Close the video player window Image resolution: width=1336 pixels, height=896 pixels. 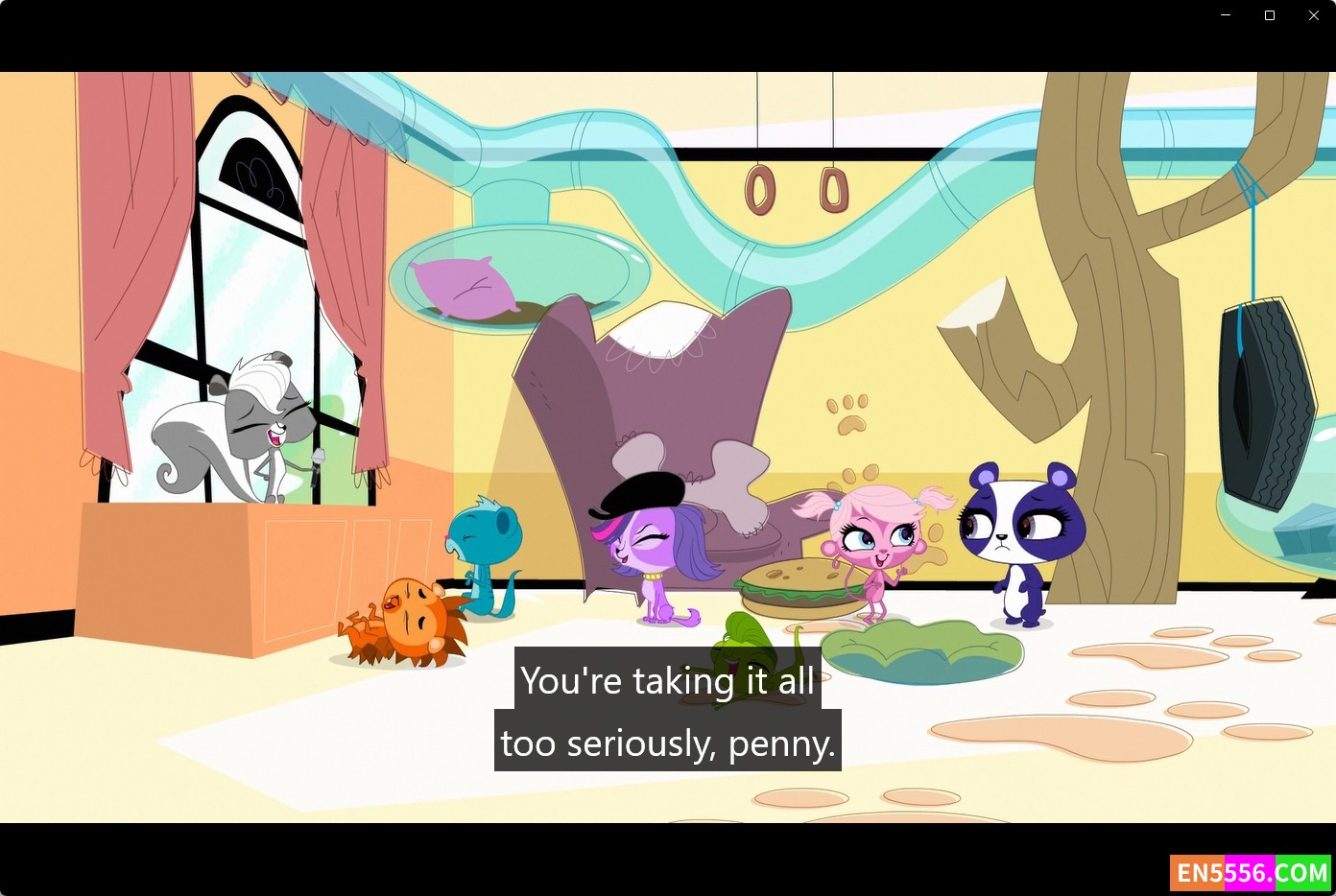tap(1314, 15)
